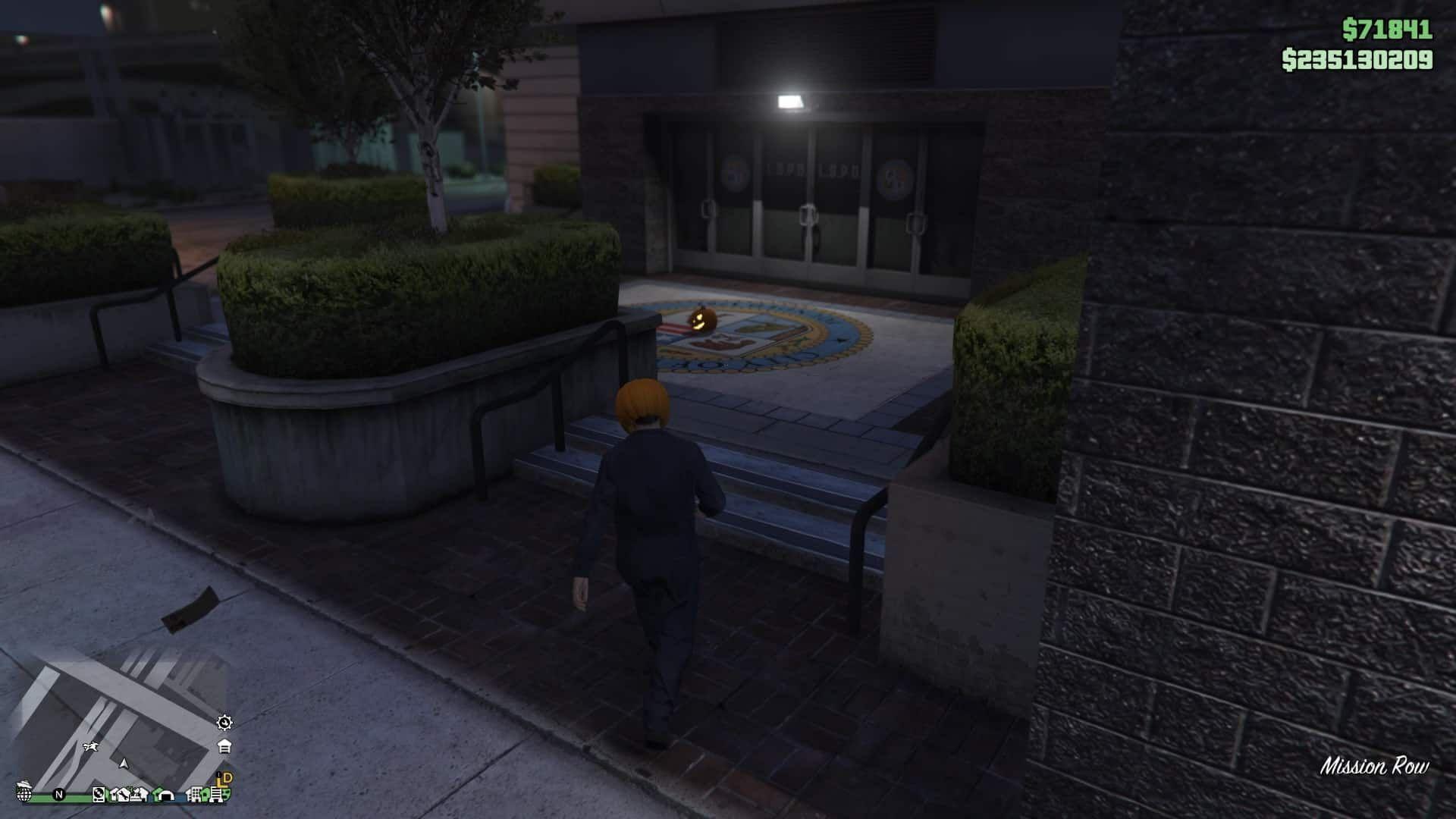The height and width of the screenshot is (819, 1456).
Task: Select the N compass marker on the minimap
Action: click(58, 795)
